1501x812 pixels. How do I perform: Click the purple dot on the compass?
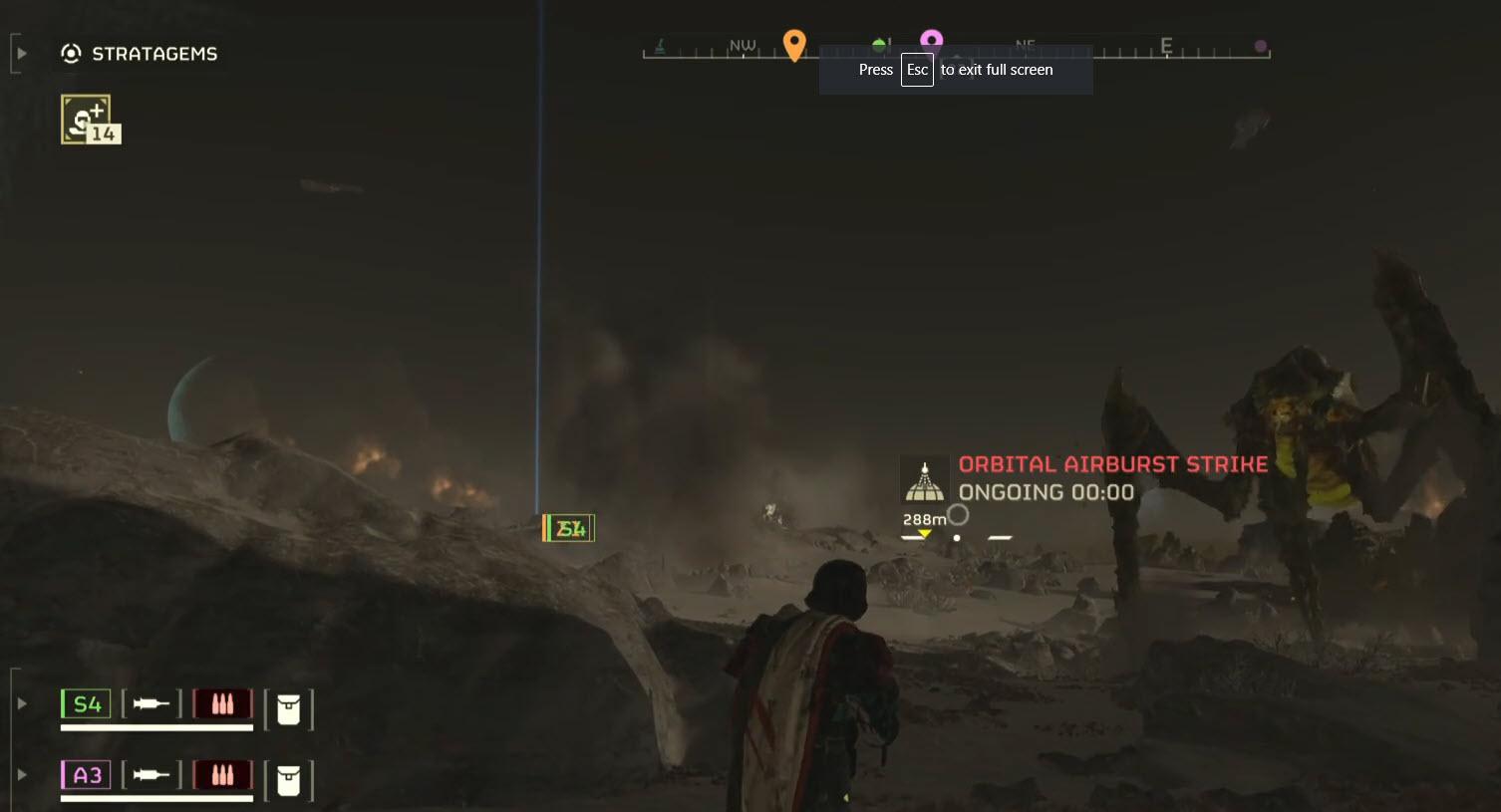[1261, 46]
